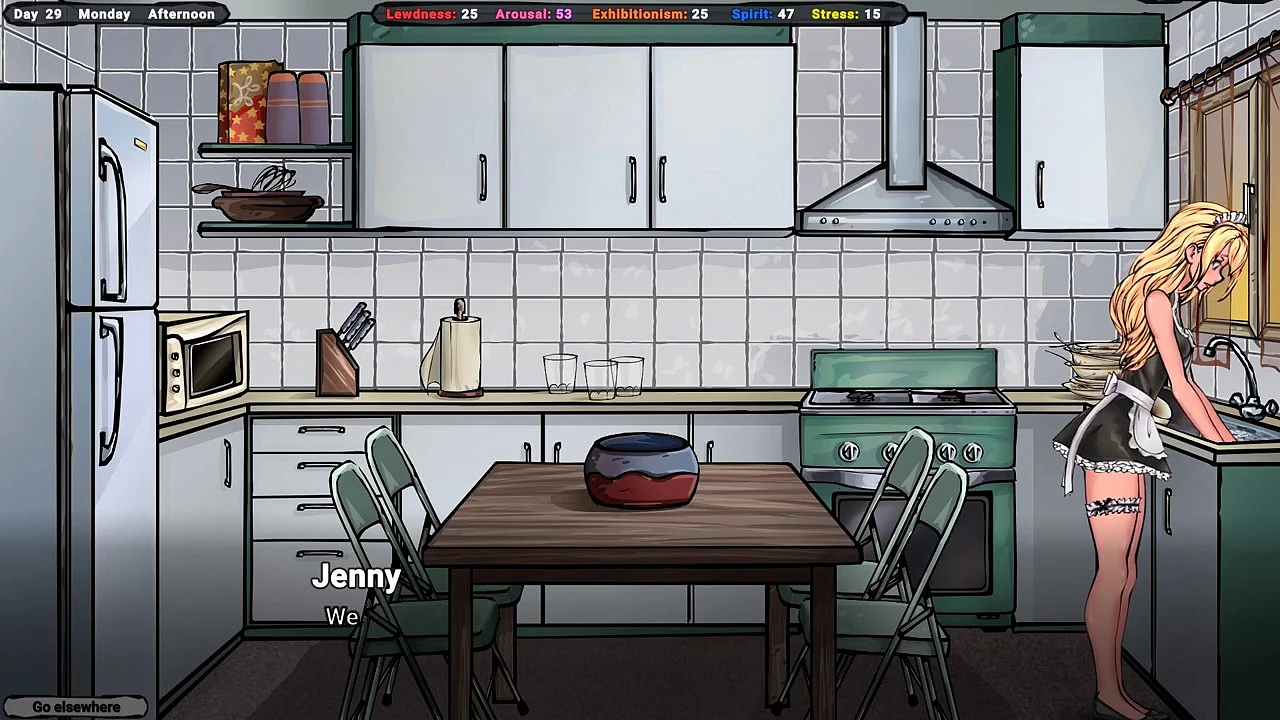This screenshot has width=1280, height=720.
Task: Click the Go elsewhere button
Action: (x=76, y=707)
